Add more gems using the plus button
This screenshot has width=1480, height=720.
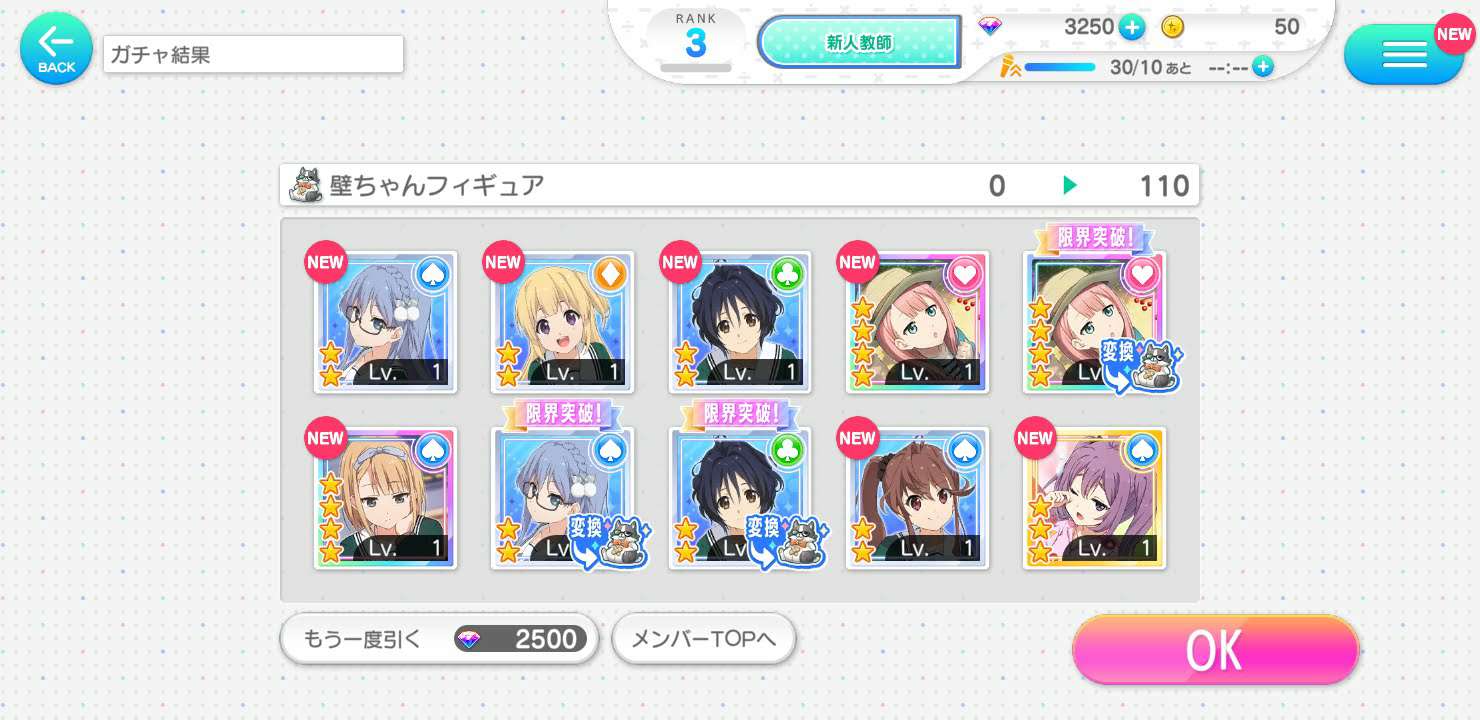tap(1132, 28)
